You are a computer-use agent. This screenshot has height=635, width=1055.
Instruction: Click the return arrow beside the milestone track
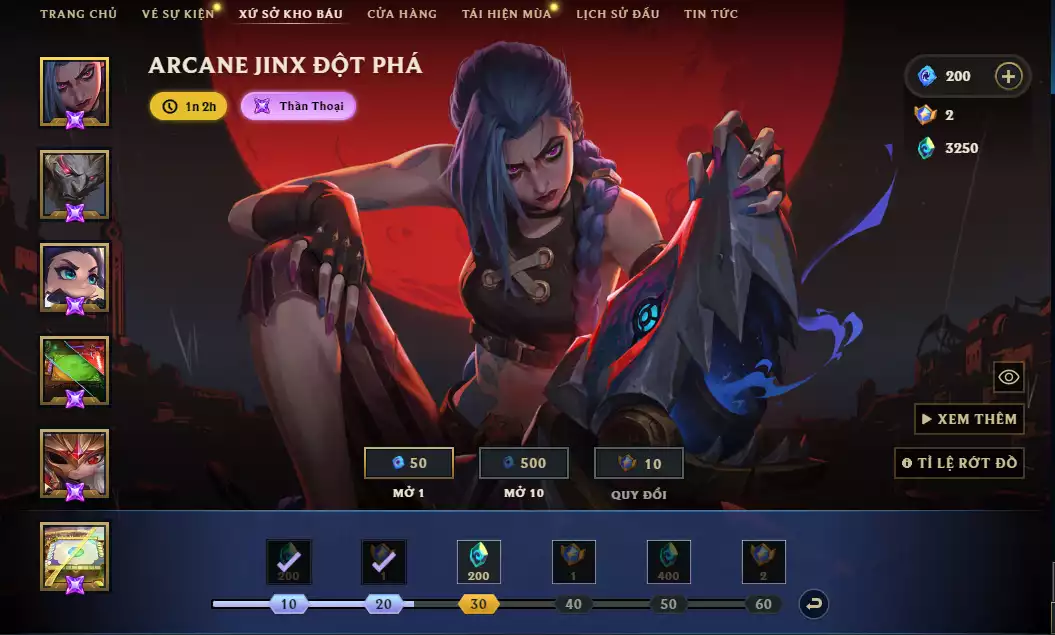tap(814, 604)
